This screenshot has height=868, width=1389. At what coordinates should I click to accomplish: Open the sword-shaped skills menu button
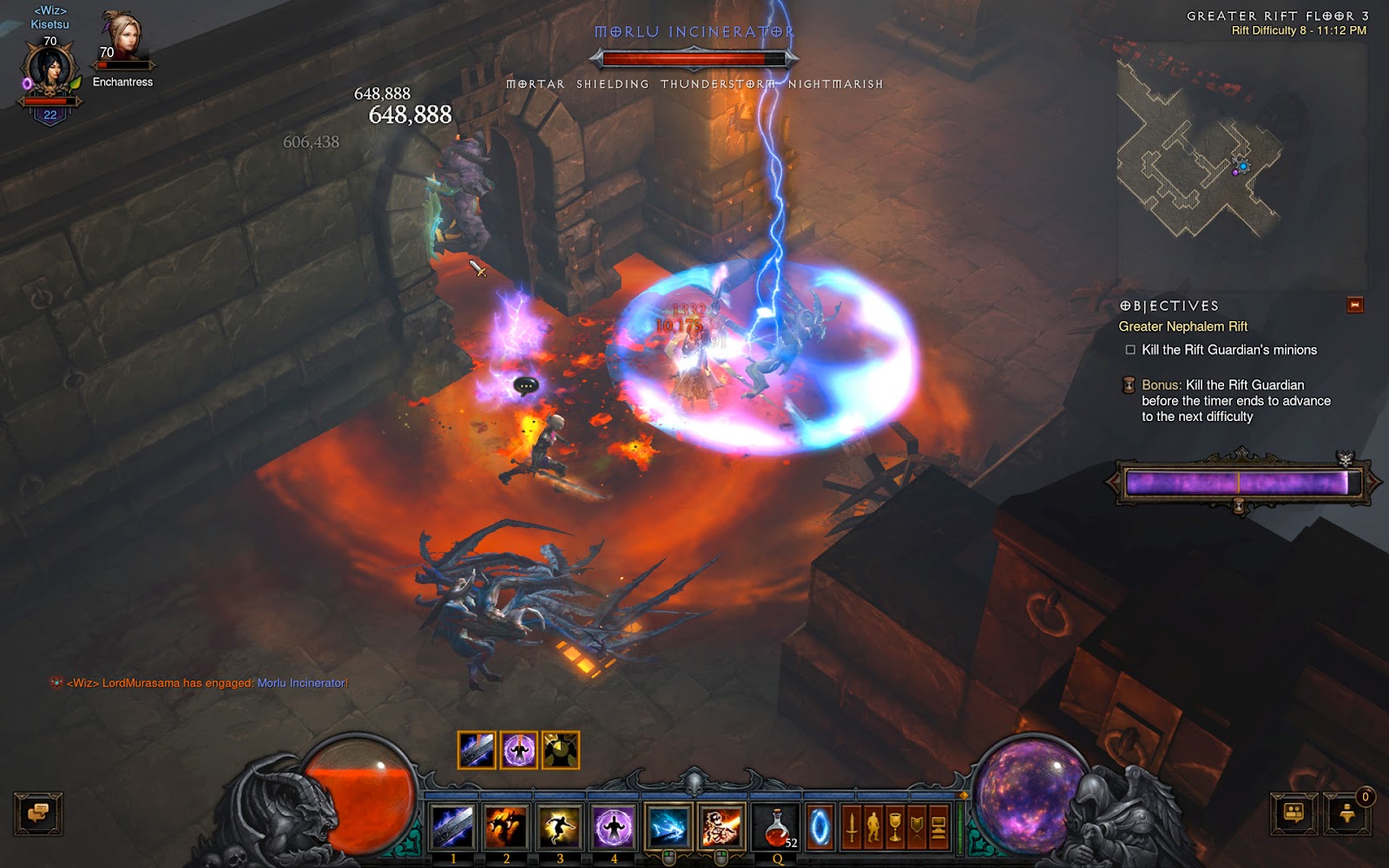pyautogui.click(x=852, y=827)
